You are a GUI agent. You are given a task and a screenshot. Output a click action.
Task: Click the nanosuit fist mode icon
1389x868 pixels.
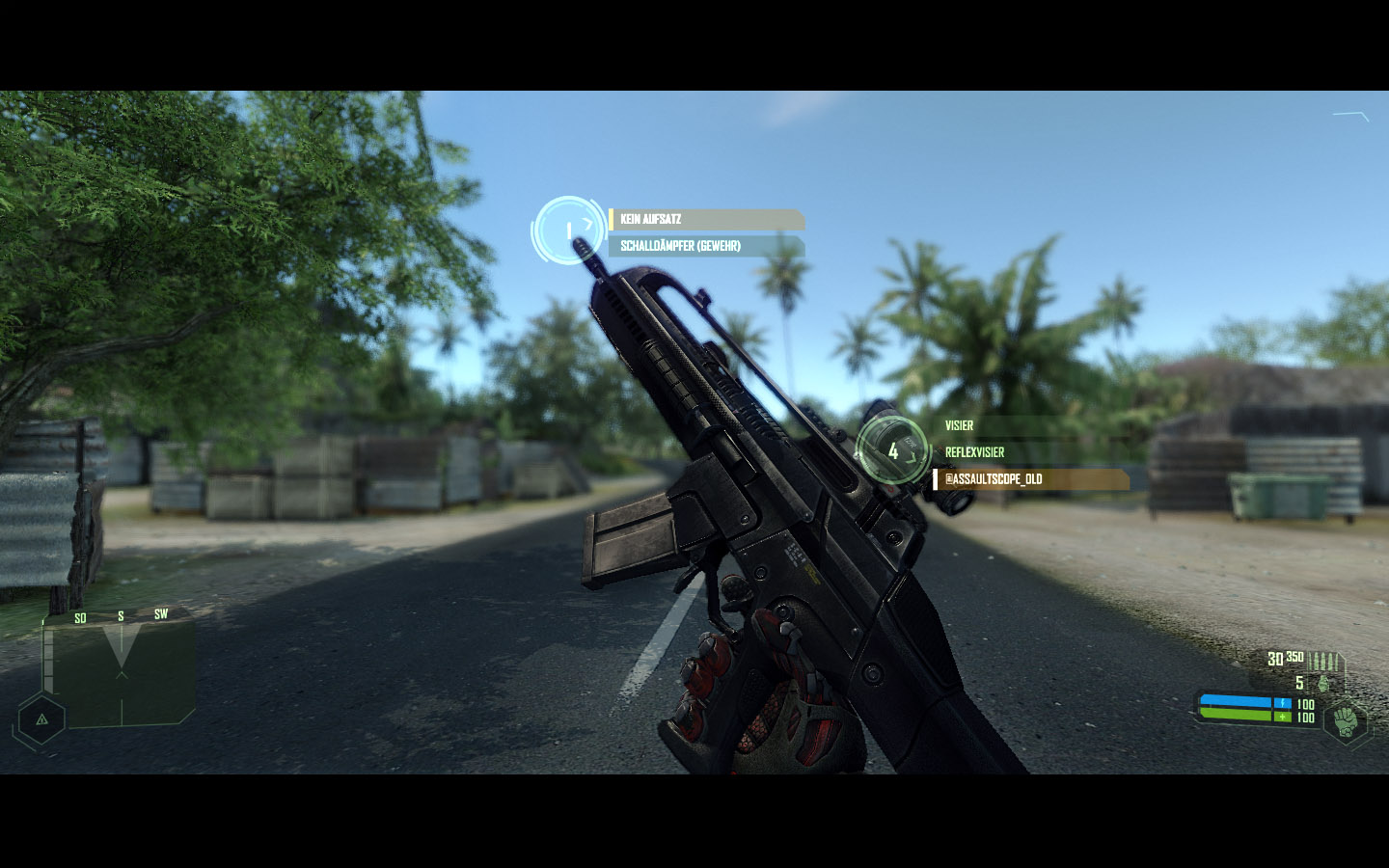[x=1345, y=719]
